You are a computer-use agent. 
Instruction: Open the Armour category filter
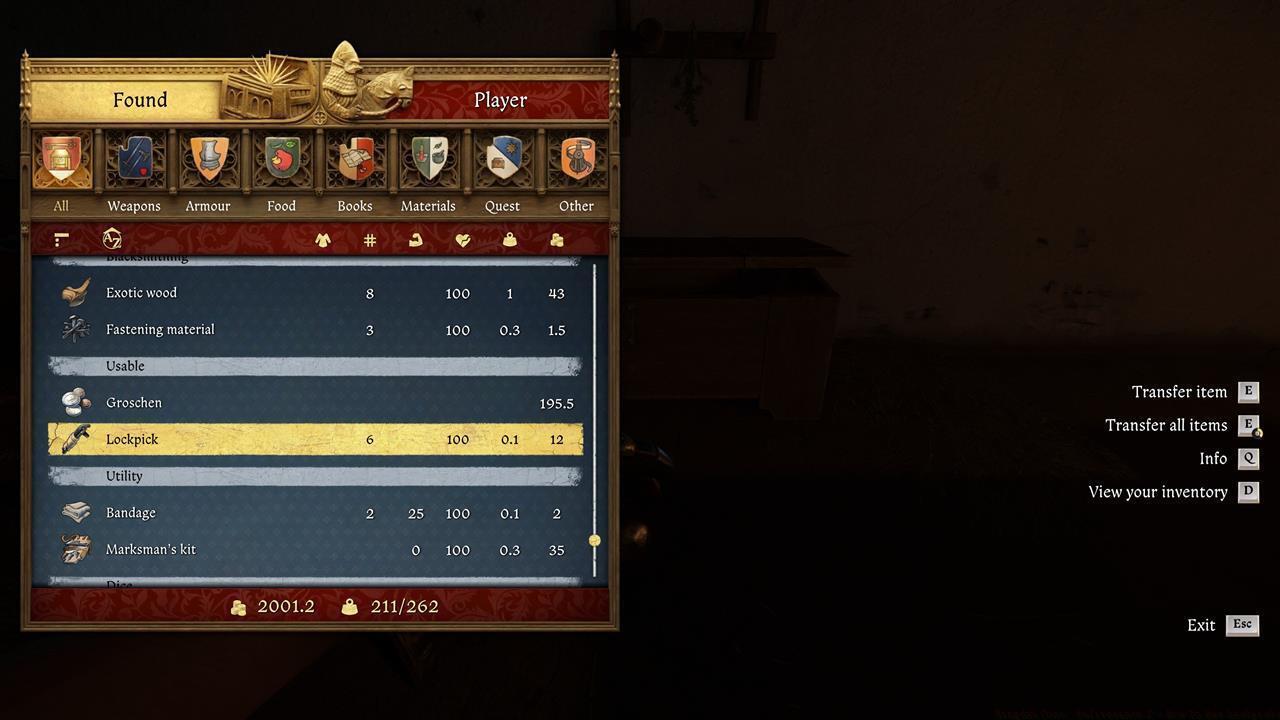pos(208,160)
